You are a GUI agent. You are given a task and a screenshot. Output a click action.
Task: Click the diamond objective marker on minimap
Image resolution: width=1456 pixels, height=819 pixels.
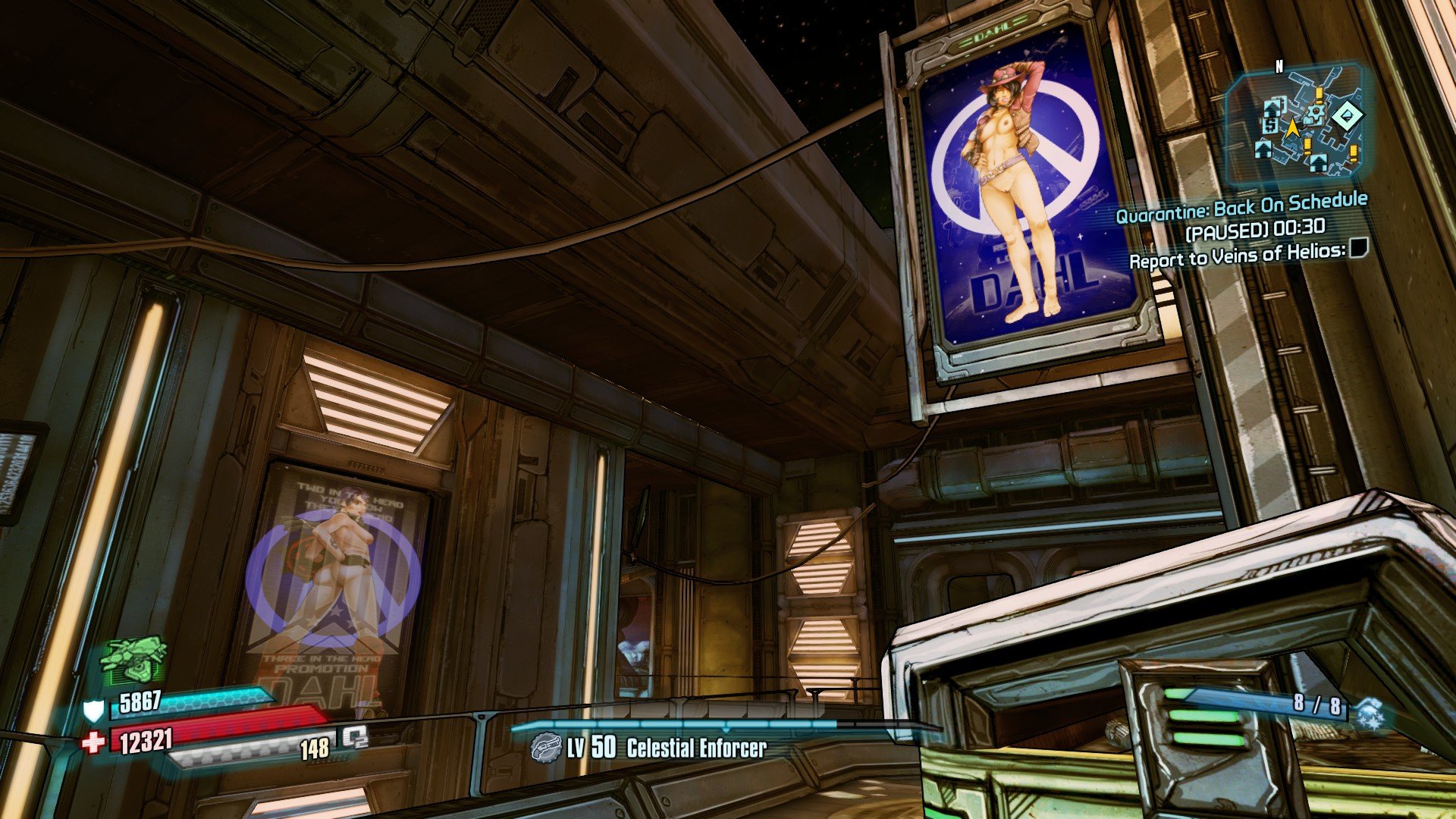(x=1346, y=116)
